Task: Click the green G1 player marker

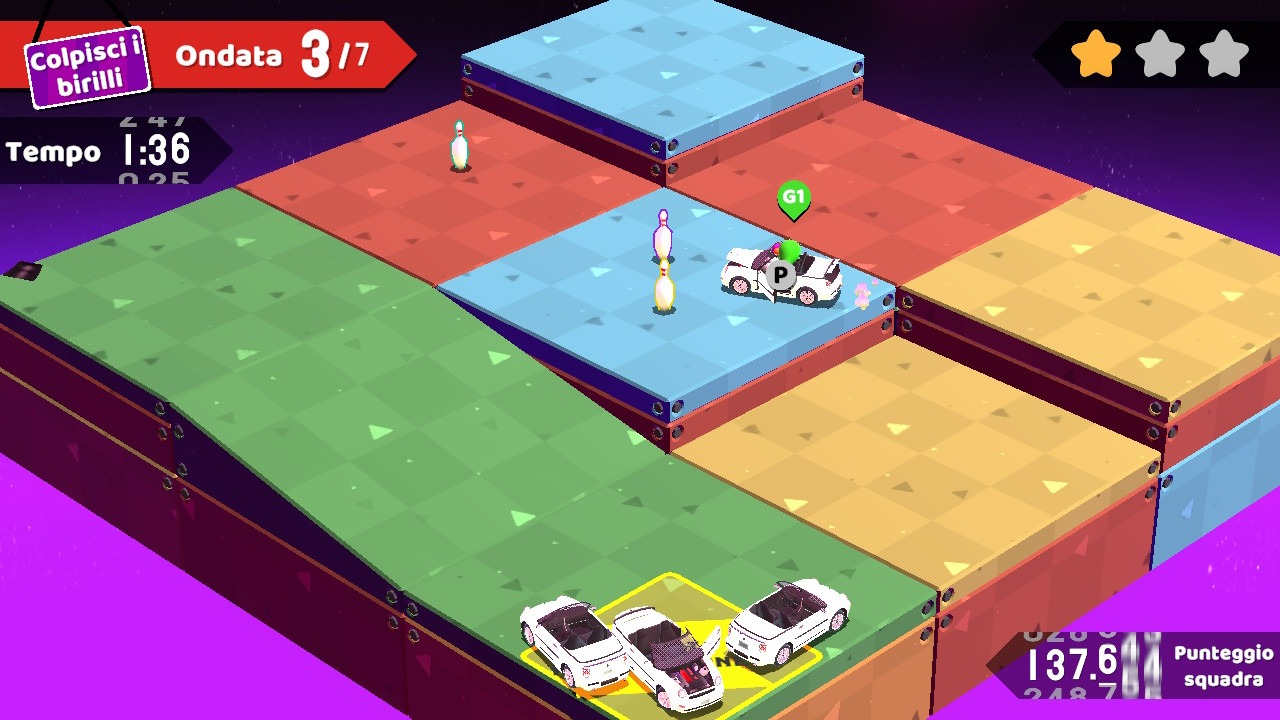Action: pyautogui.click(x=793, y=198)
